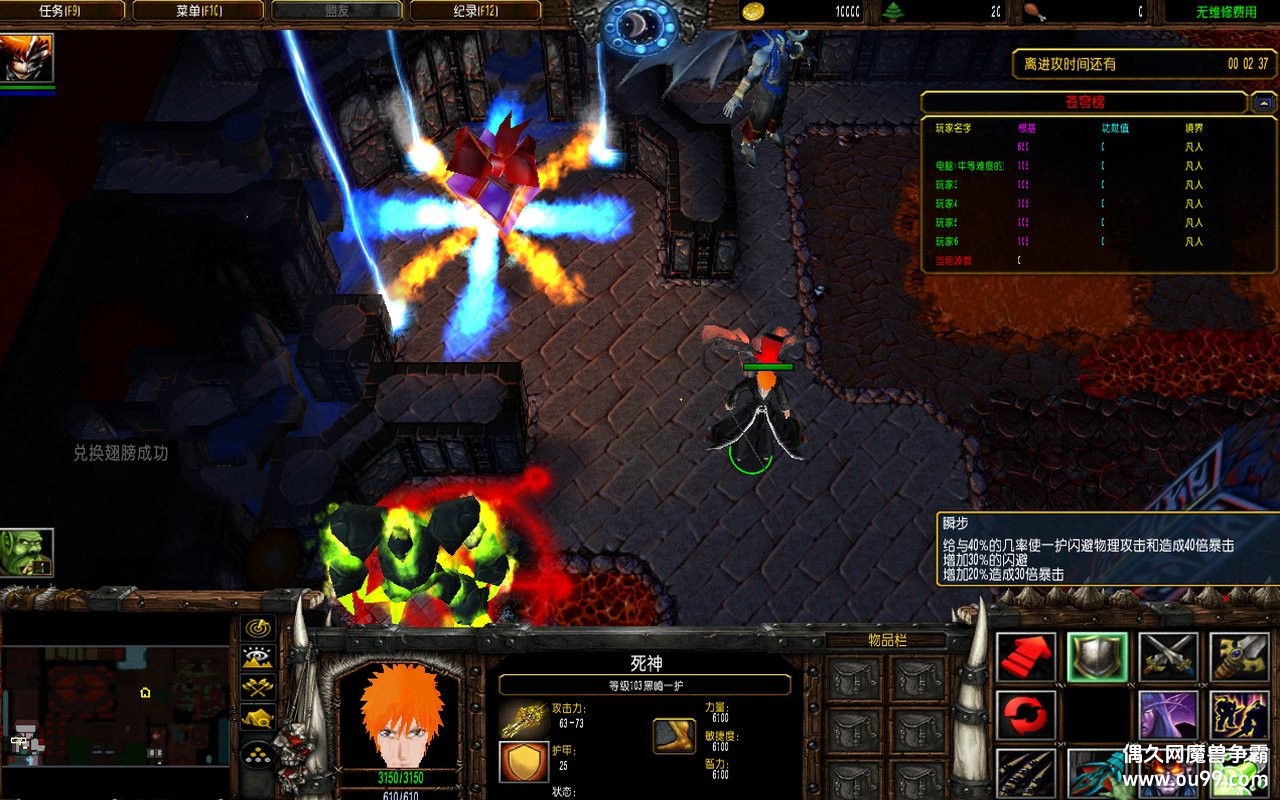
Task: Open the 菜单 (F10) game menu
Action: [x=198, y=11]
